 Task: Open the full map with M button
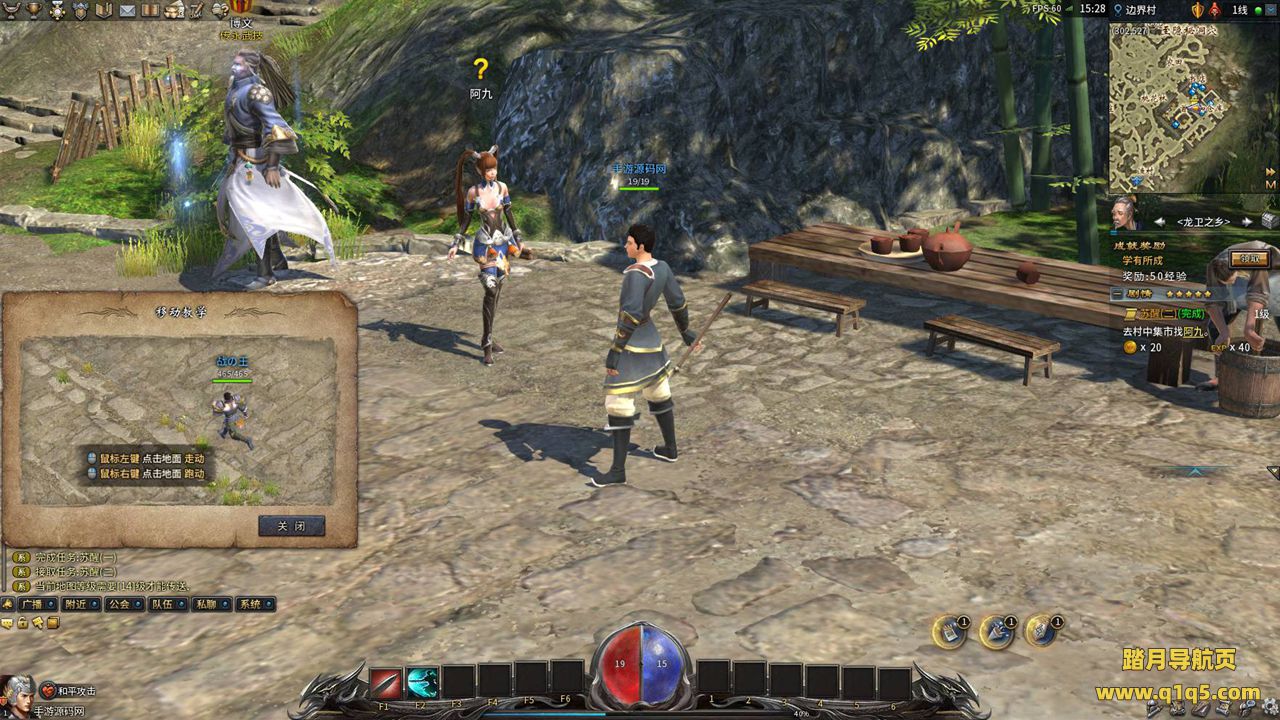pos(1270,185)
